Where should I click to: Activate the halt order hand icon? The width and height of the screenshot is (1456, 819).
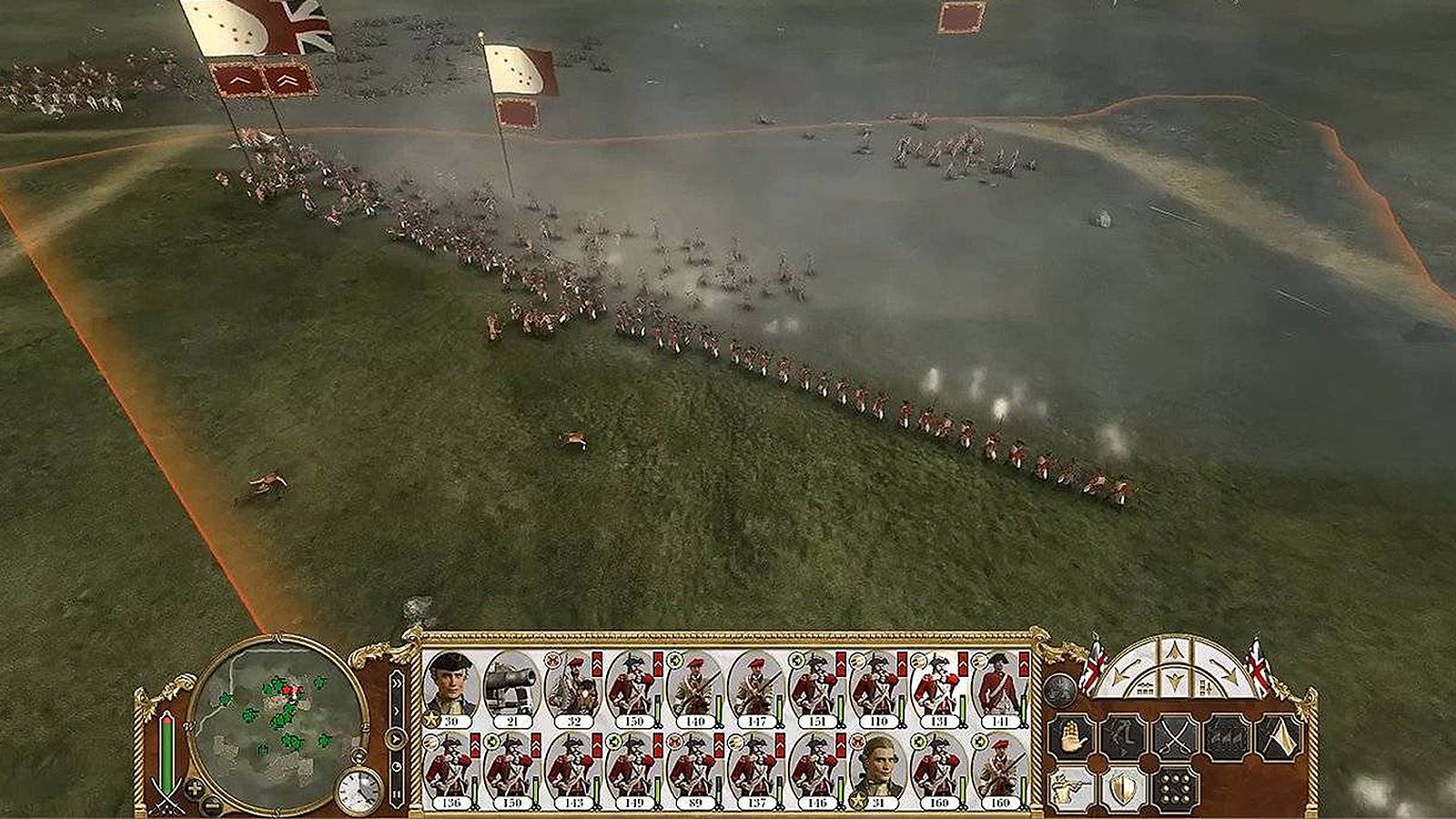point(1072,736)
